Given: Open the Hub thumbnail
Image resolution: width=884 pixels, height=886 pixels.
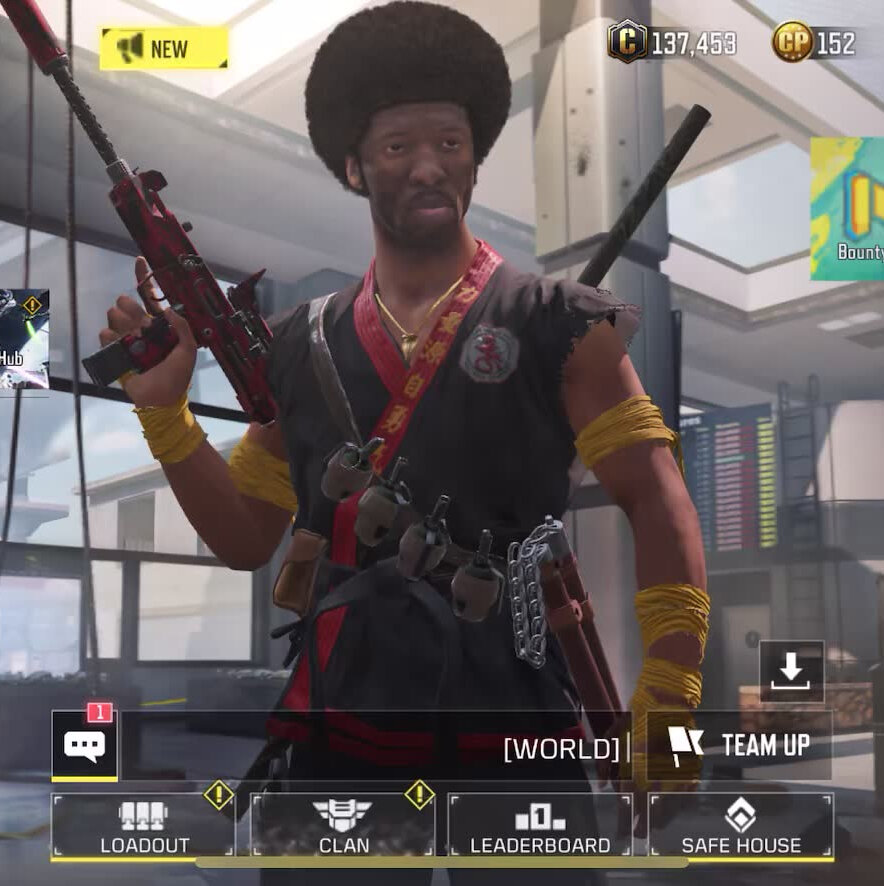Looking at the screenshot, I should [x=22, y=339].
